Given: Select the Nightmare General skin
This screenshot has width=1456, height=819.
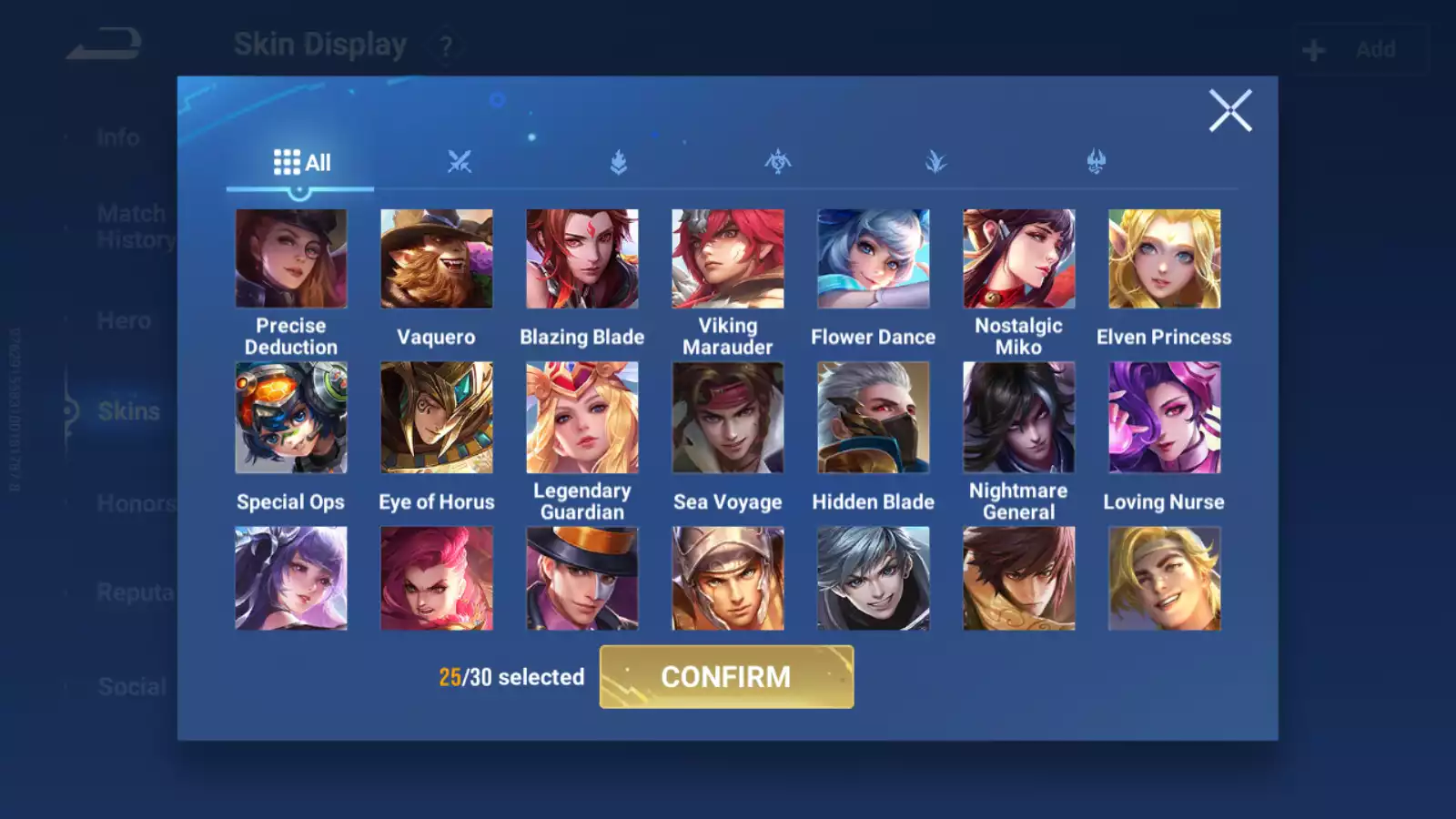Looking at the screenshot, I should (x=1019, y=418).
